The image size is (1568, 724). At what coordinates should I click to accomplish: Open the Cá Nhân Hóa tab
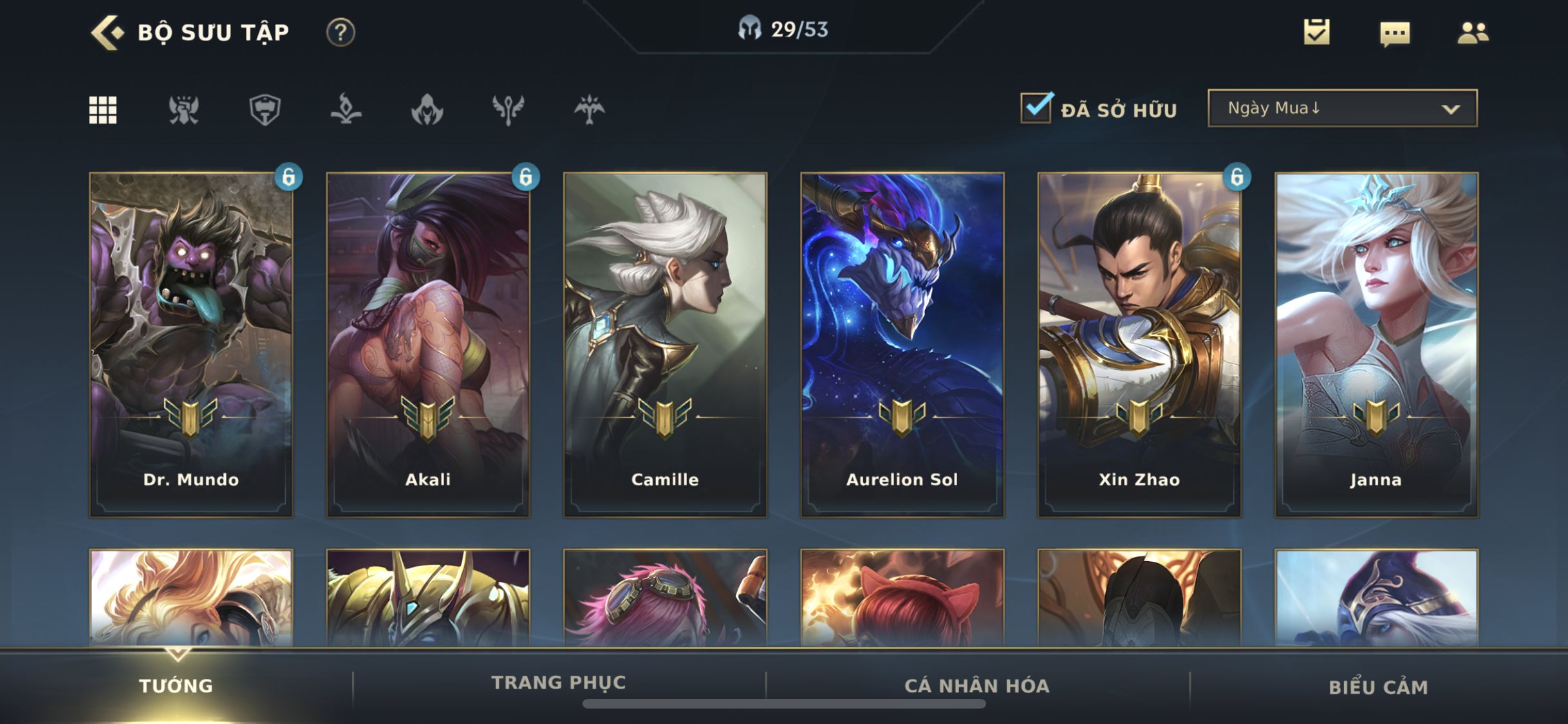tap(976, 686)
